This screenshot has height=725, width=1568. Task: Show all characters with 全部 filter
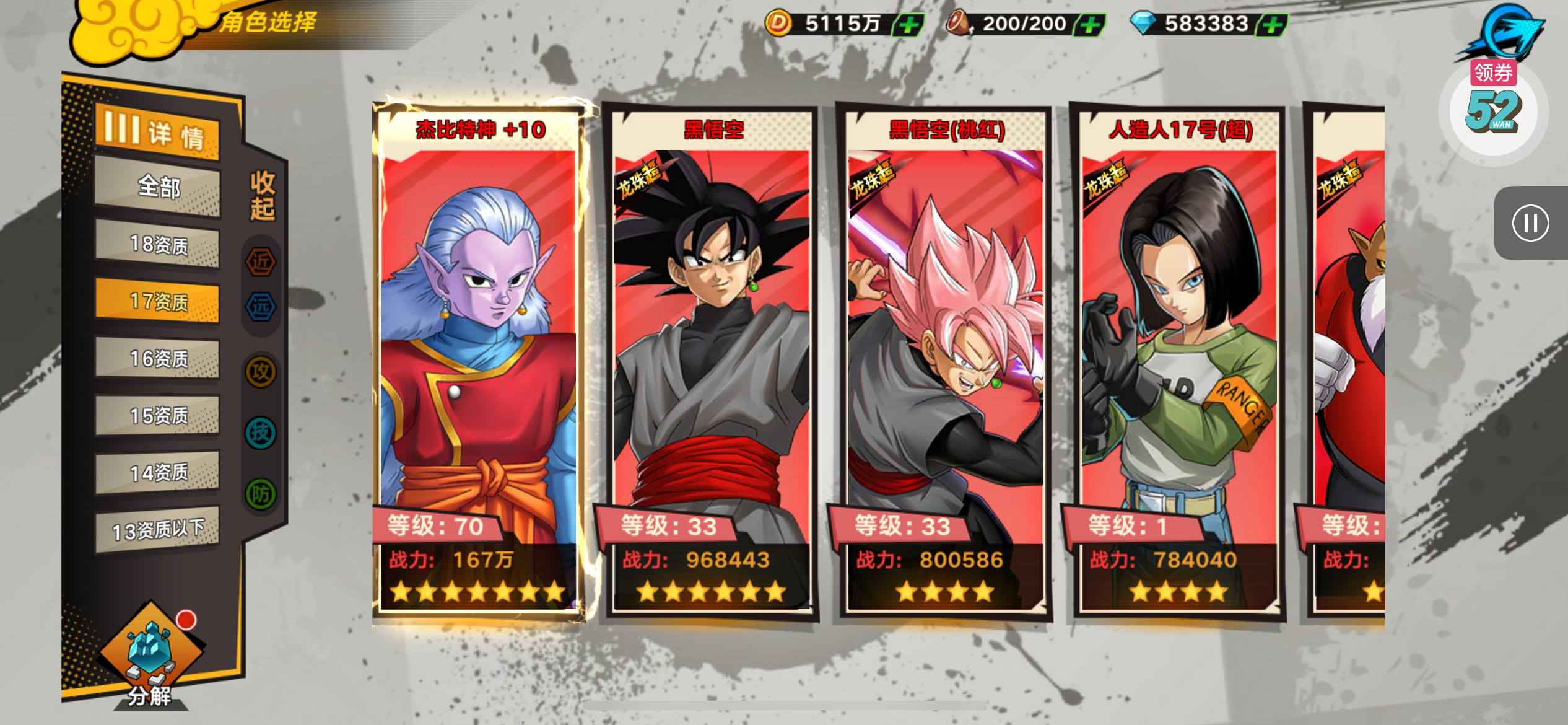(157, 187)
